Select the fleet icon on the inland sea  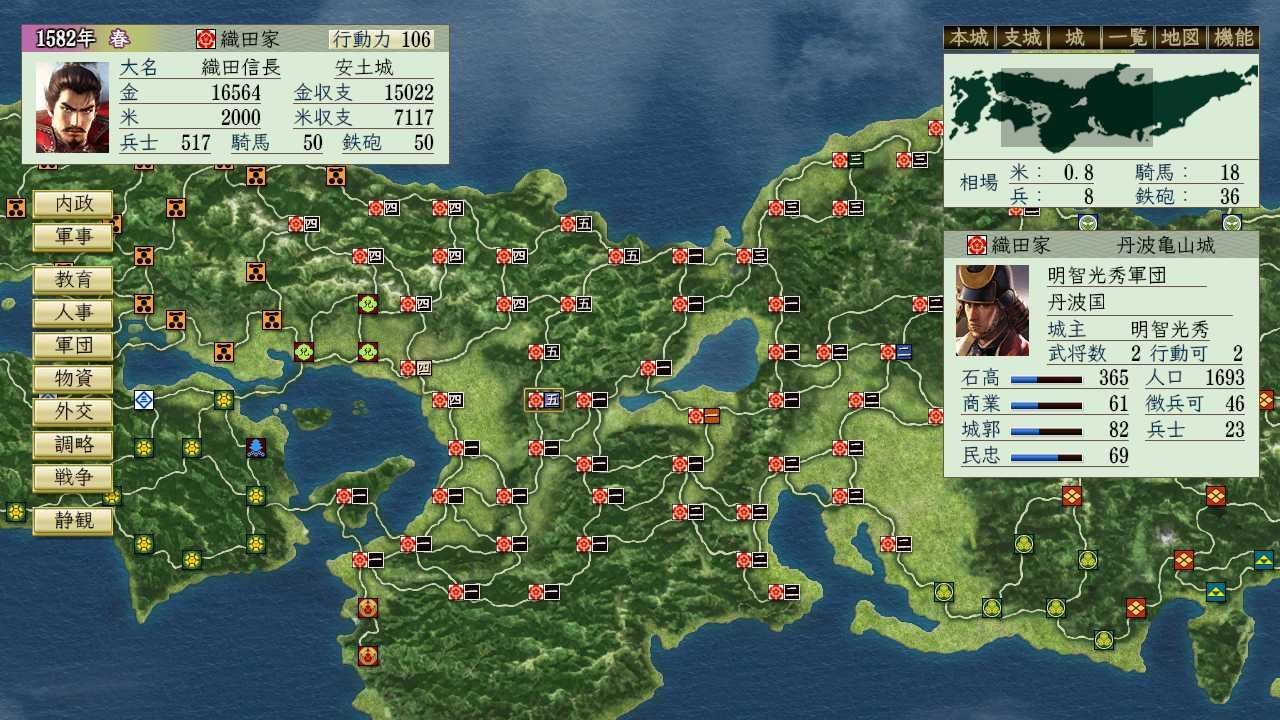pos(256,449)
